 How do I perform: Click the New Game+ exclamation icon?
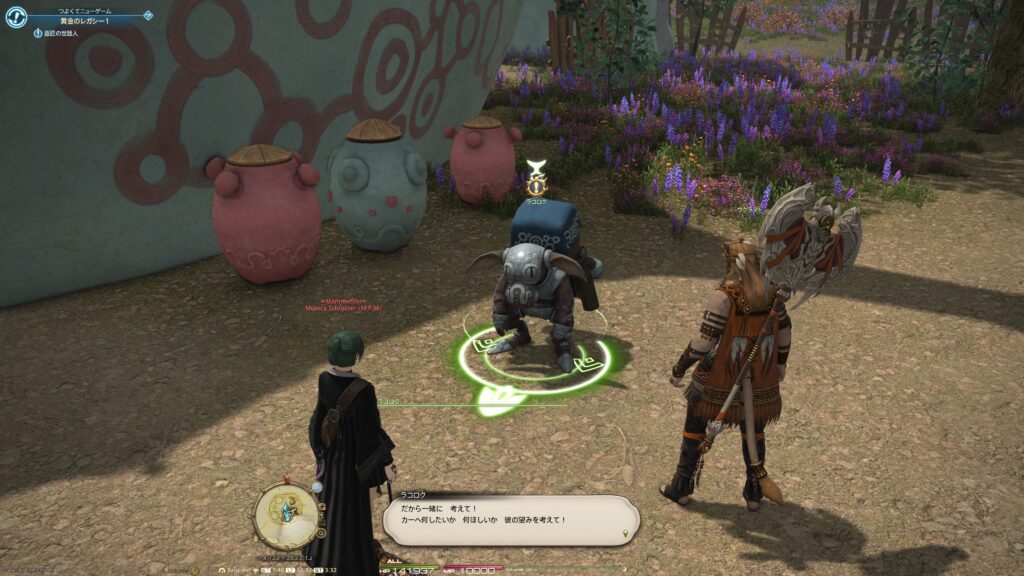15,18
